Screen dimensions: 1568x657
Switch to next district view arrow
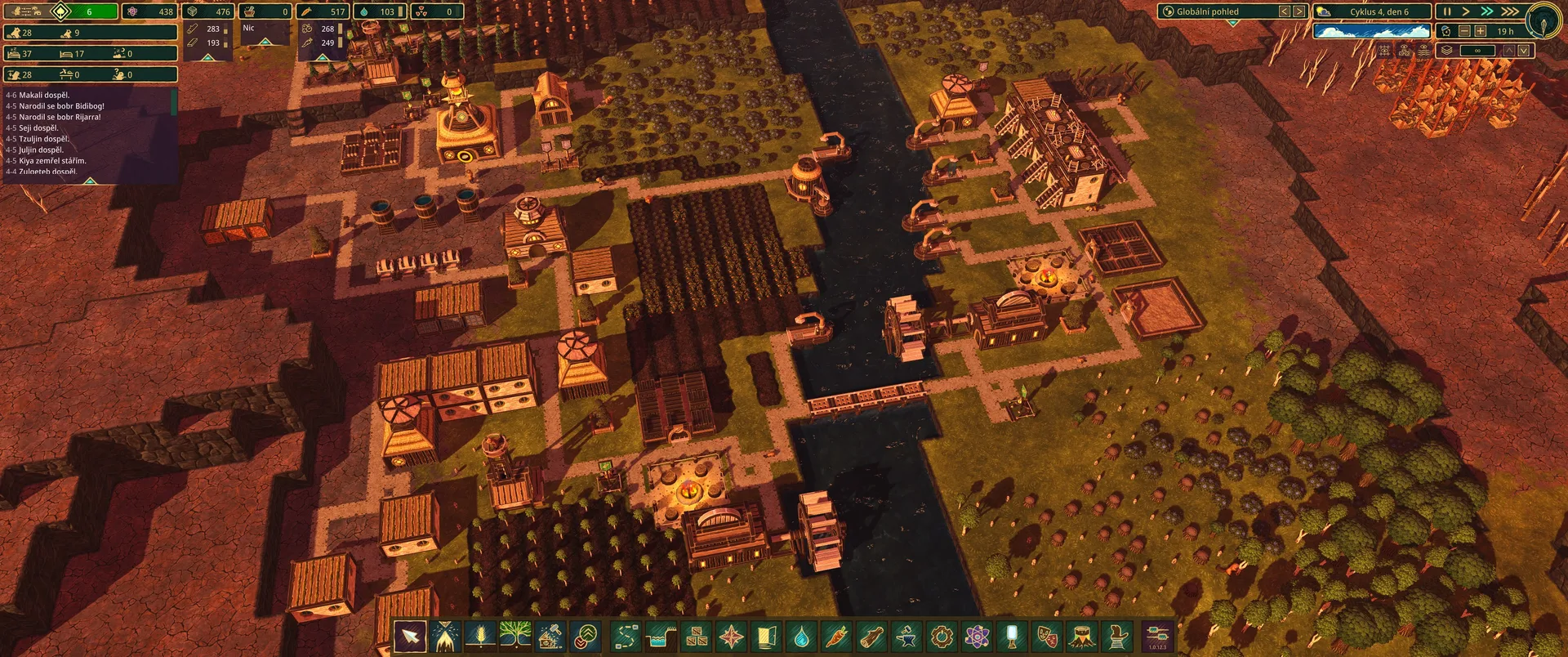click(x=1298, y=11)
